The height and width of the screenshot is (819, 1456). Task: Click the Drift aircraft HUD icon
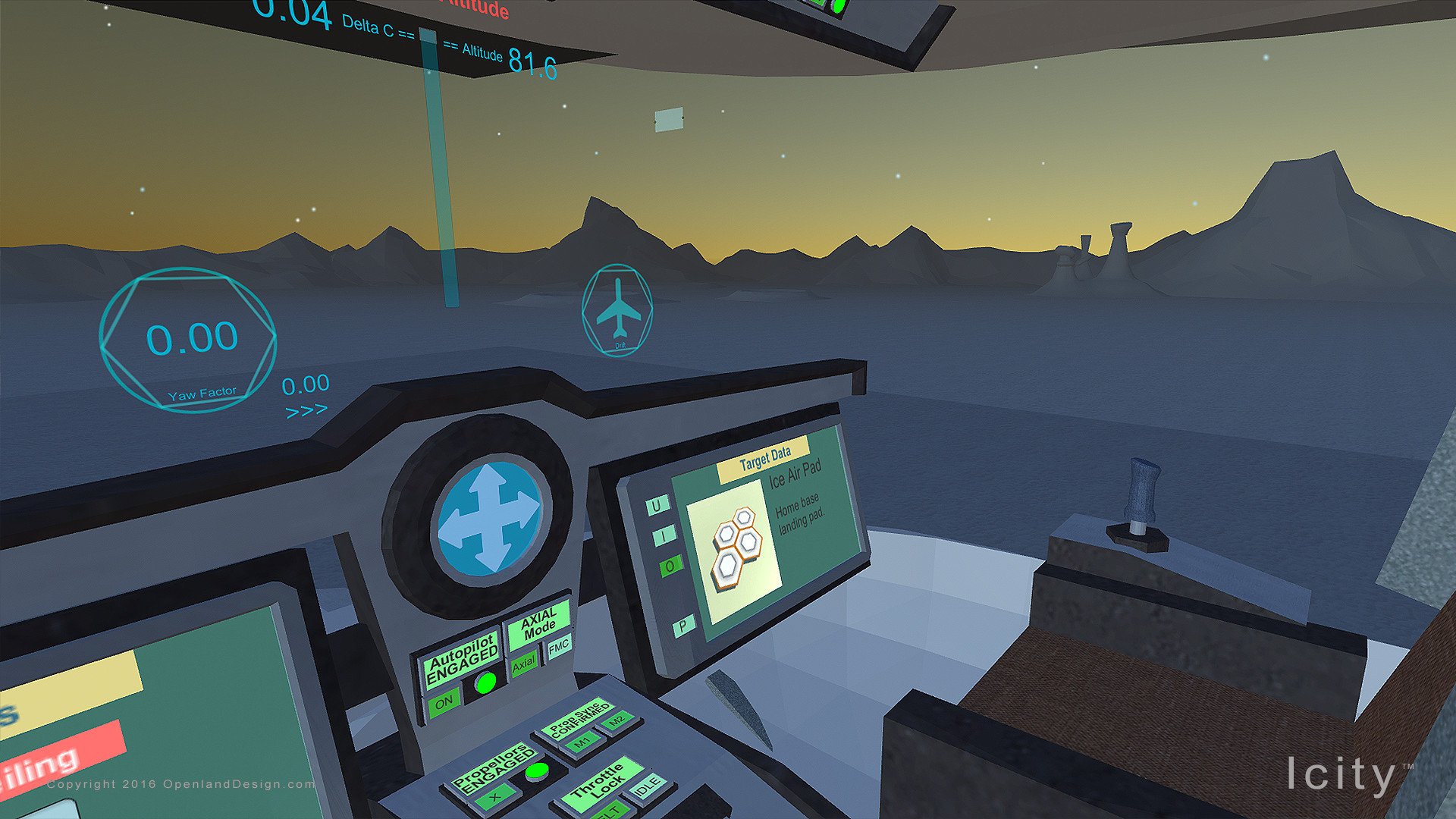(x=617, y=306)
